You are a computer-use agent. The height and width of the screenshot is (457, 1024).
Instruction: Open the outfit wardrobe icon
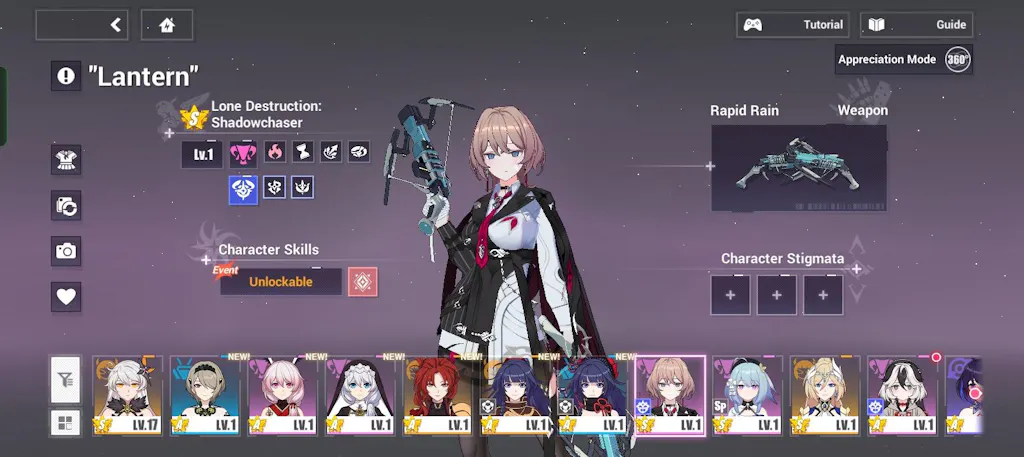click(x=66, y=159)
